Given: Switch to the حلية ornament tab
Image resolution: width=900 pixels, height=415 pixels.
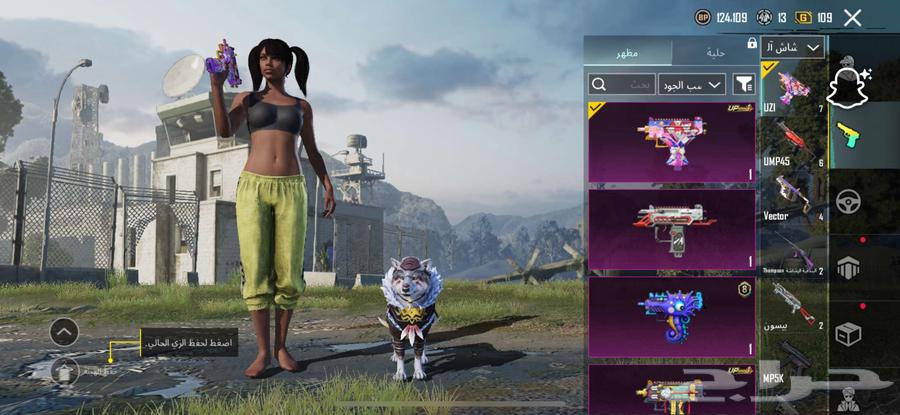Looking at the screenshot, I should 714,51.
